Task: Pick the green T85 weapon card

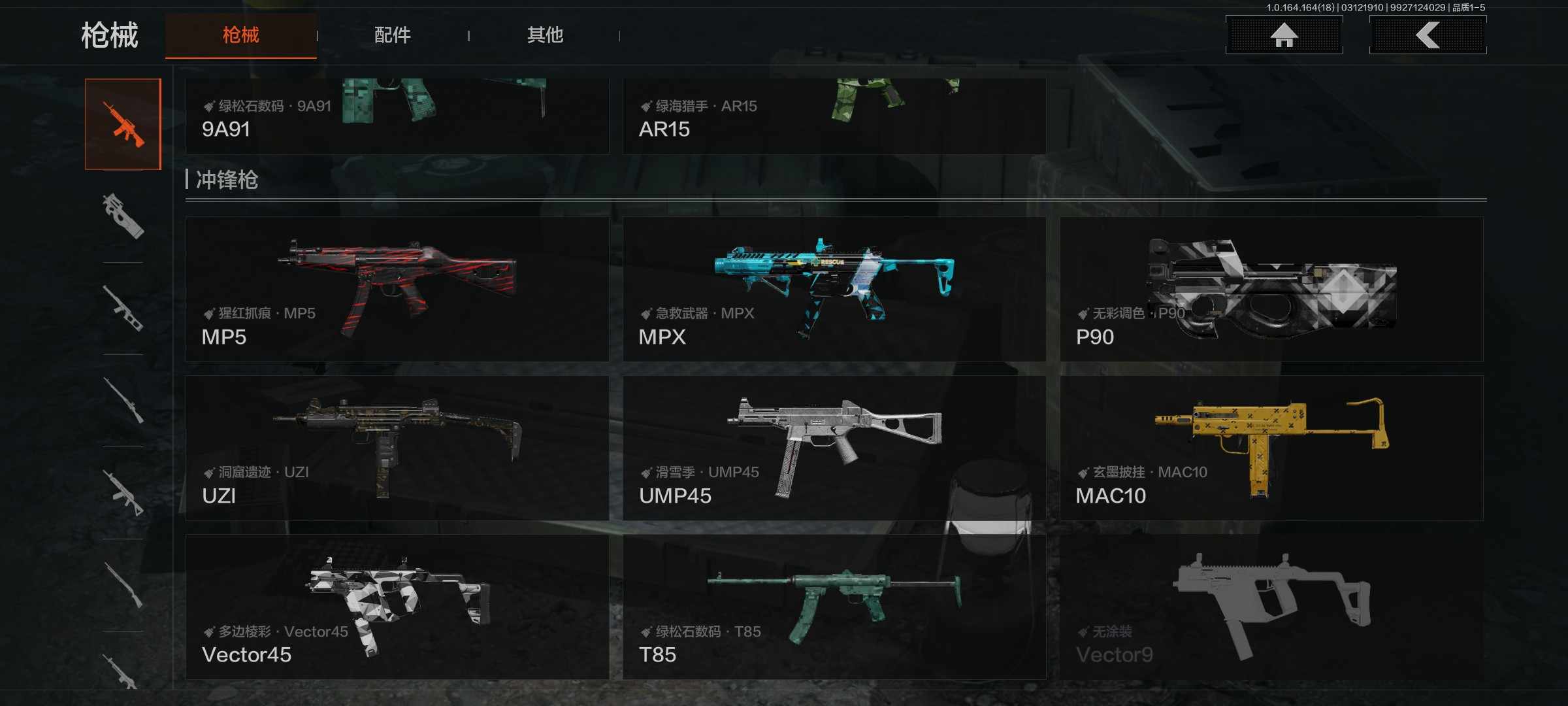Action: click(834, 607)
